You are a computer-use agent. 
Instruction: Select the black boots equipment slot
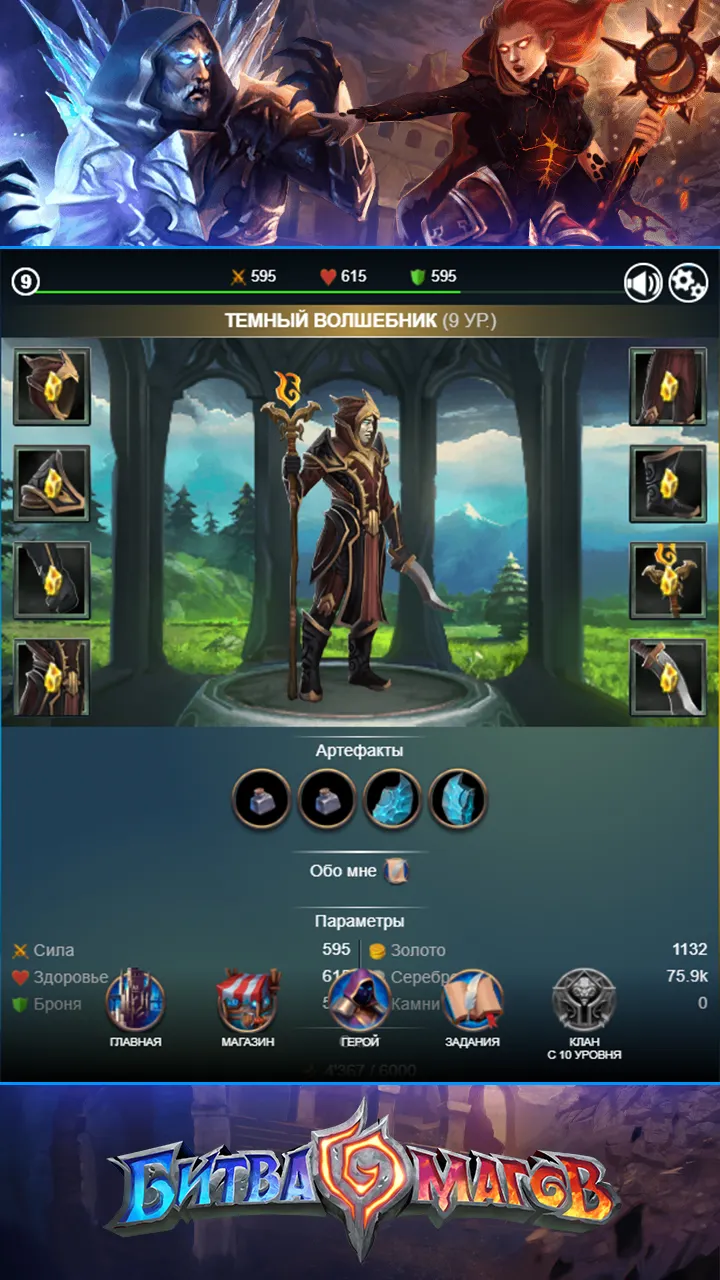point(667,483)
